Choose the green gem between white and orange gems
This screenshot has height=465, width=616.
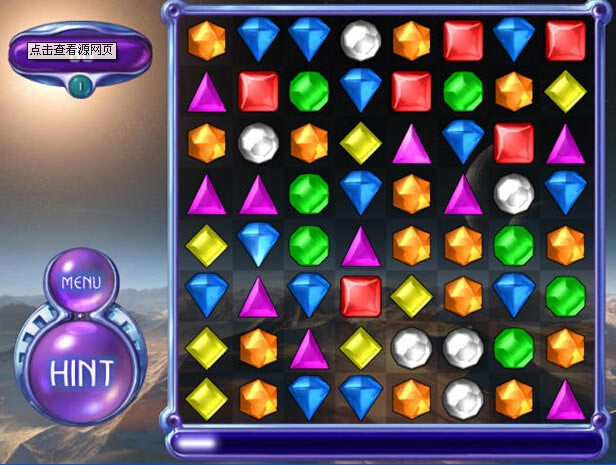[x=514, y=347]
